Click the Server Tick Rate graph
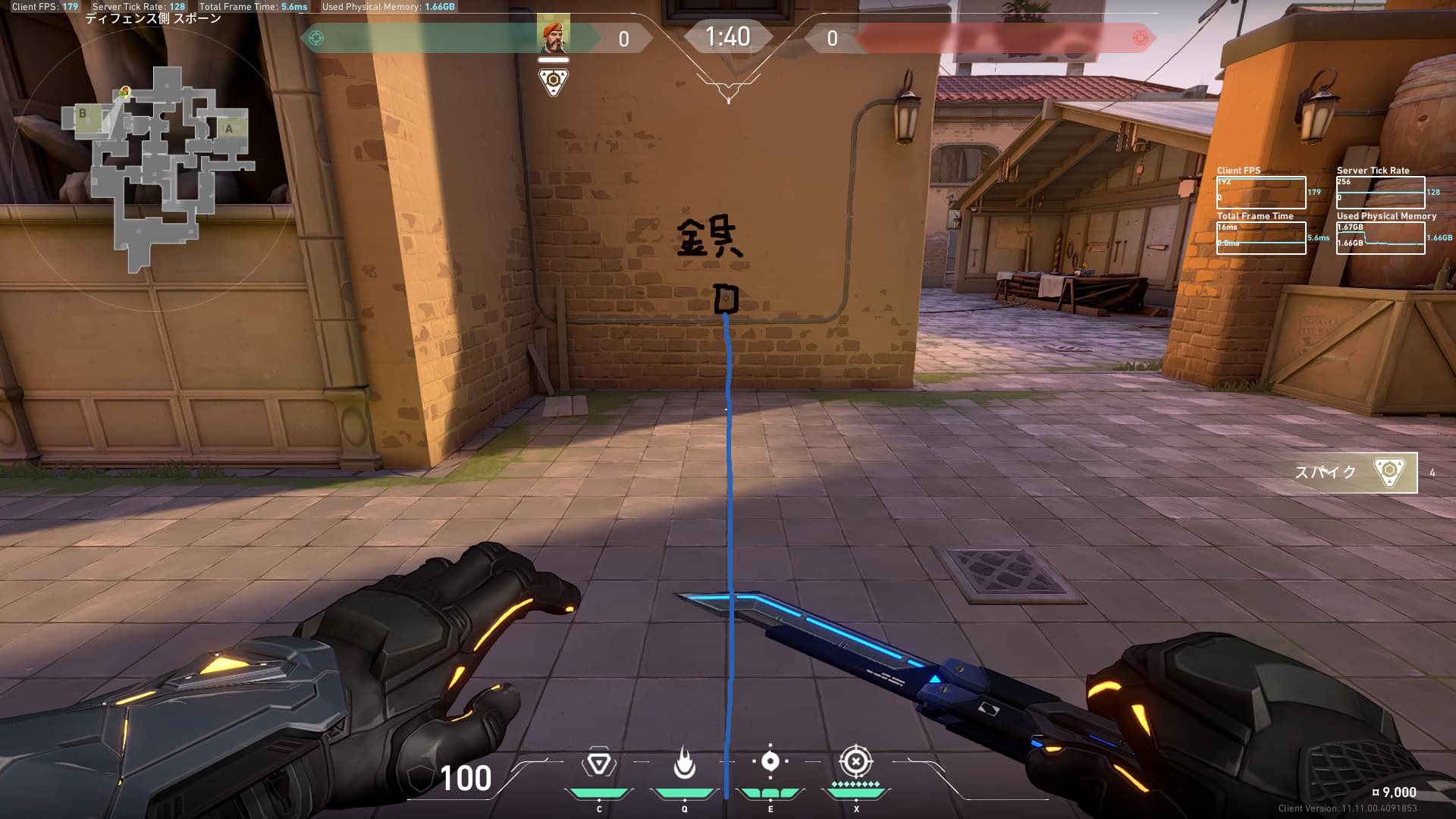 [x=1380, y=193]
